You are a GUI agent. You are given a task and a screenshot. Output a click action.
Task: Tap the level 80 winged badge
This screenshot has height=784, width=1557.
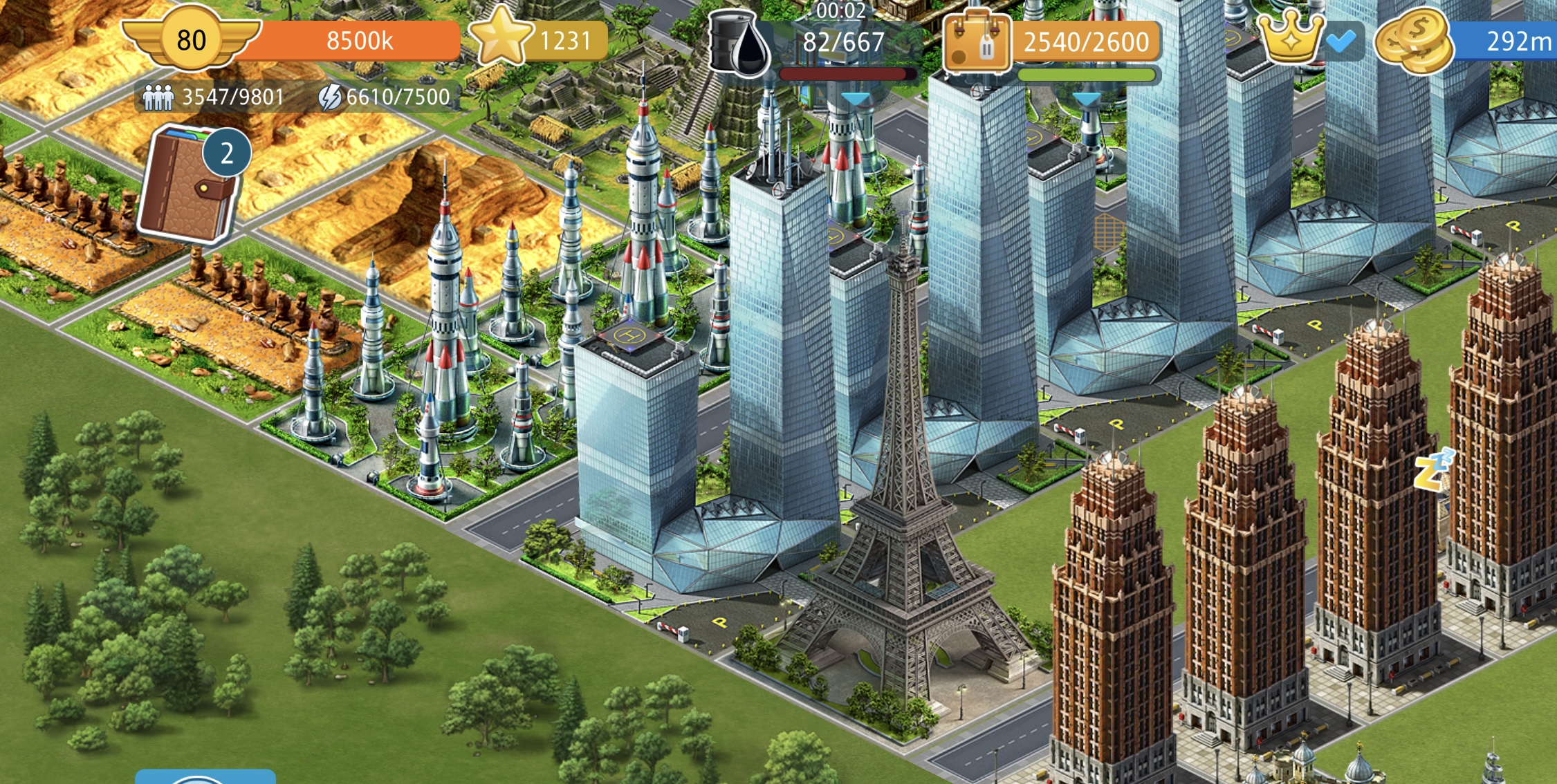pyautogui.click(x=191, y=39)
